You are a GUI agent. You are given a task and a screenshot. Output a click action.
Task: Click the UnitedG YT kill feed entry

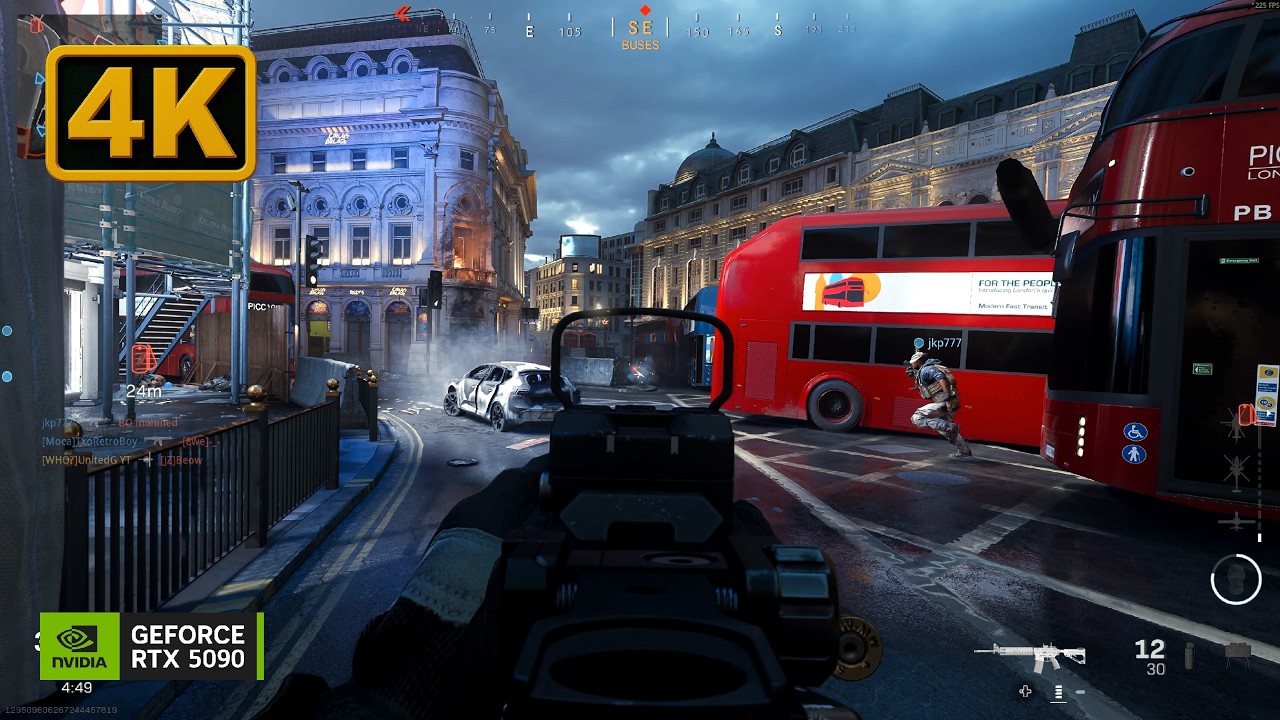tap(88, 460)
